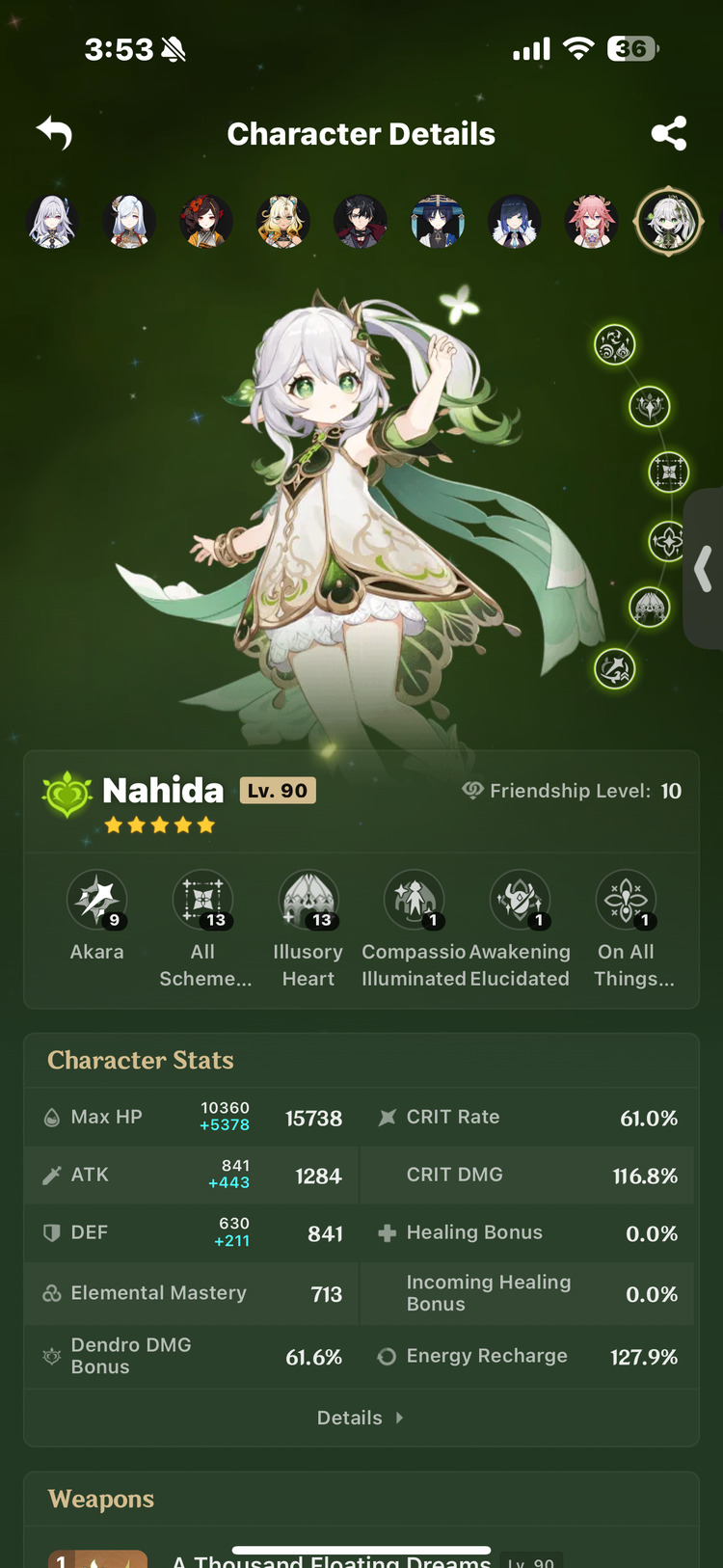Go back using the return arrow
This screenshot has height=1568, width=723.
pos(55,133)
